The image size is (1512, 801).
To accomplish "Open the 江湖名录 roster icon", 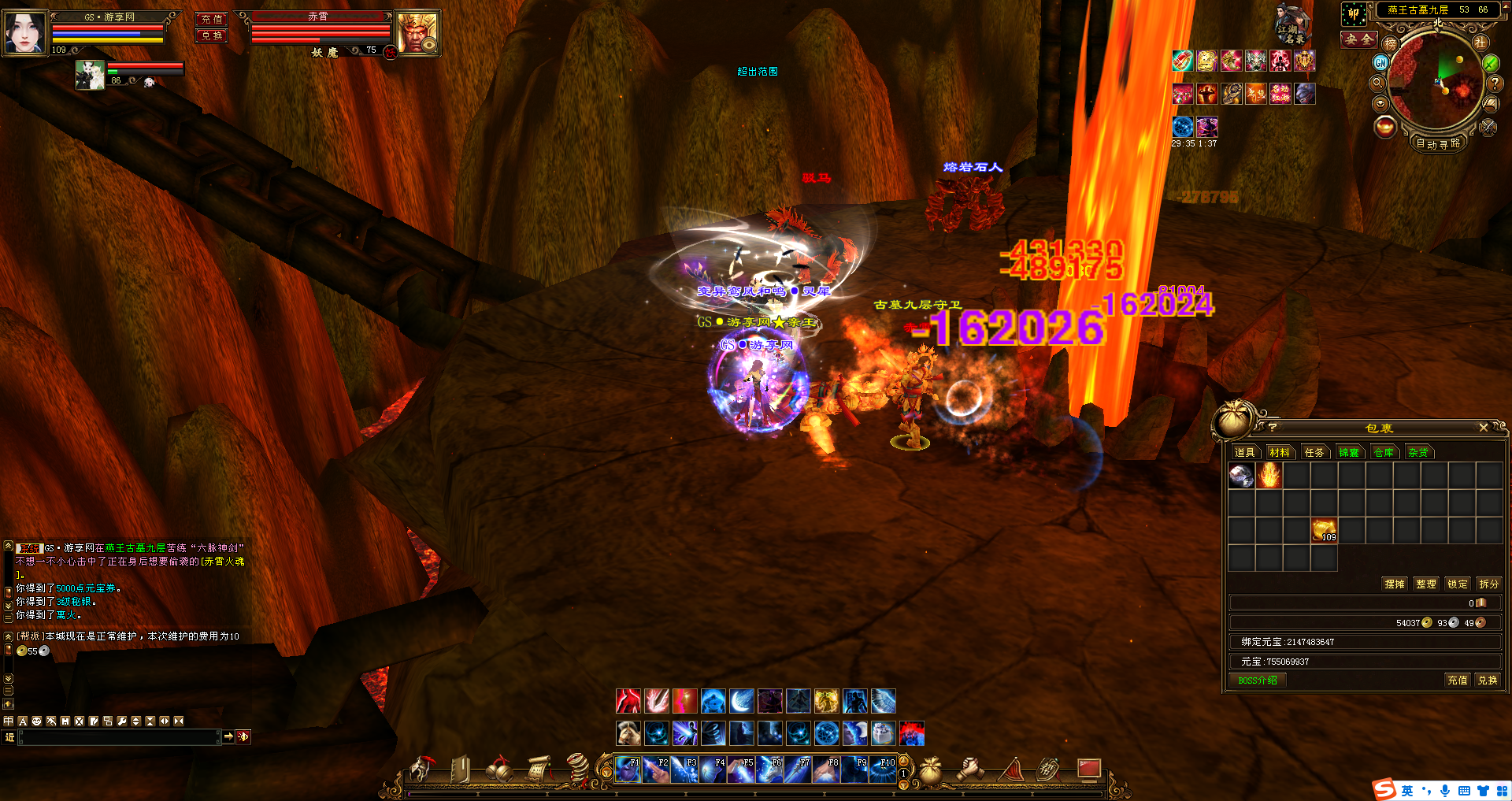I will 1292,24.
